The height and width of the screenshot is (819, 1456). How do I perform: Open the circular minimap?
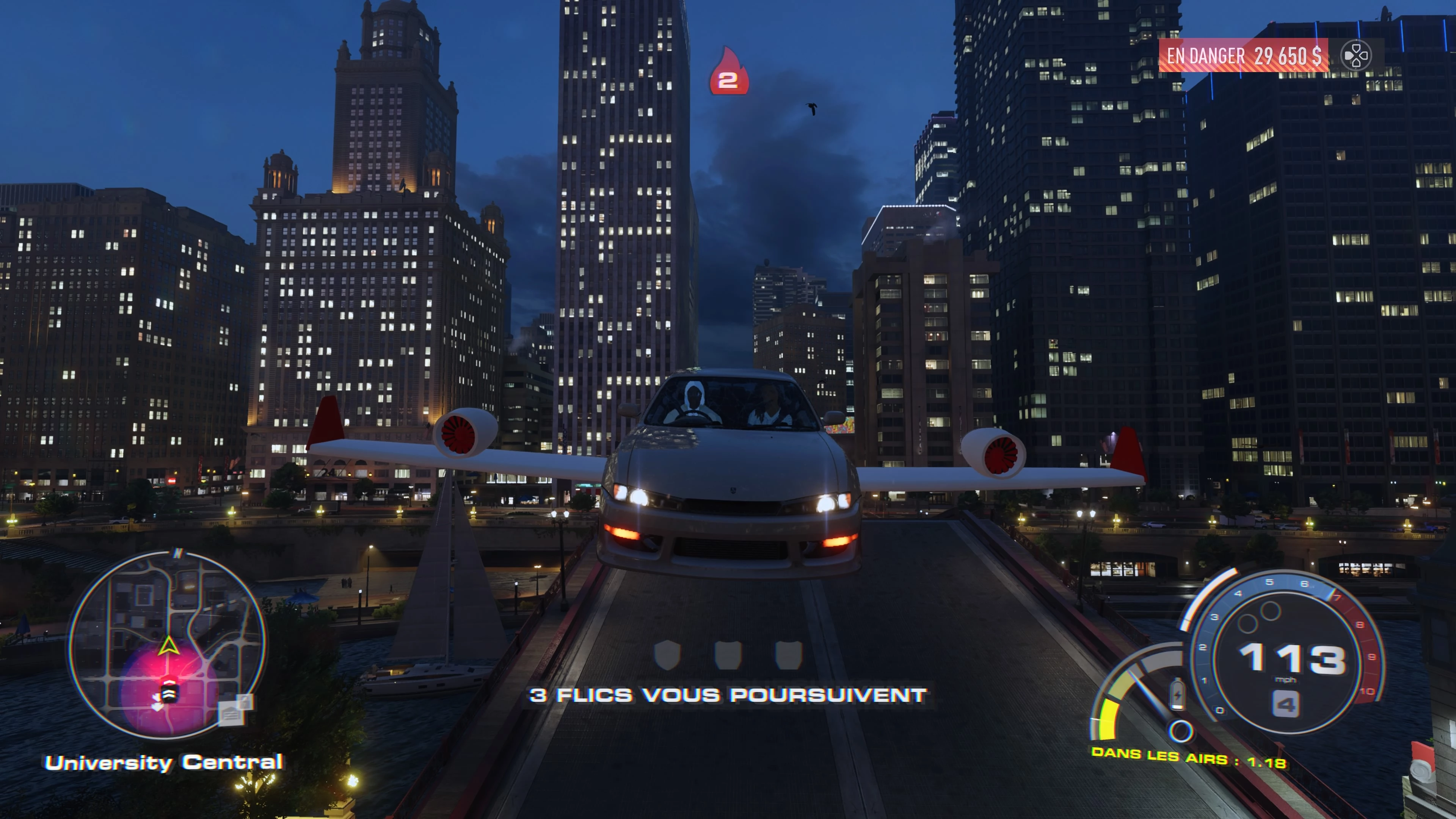coord(166,644)
